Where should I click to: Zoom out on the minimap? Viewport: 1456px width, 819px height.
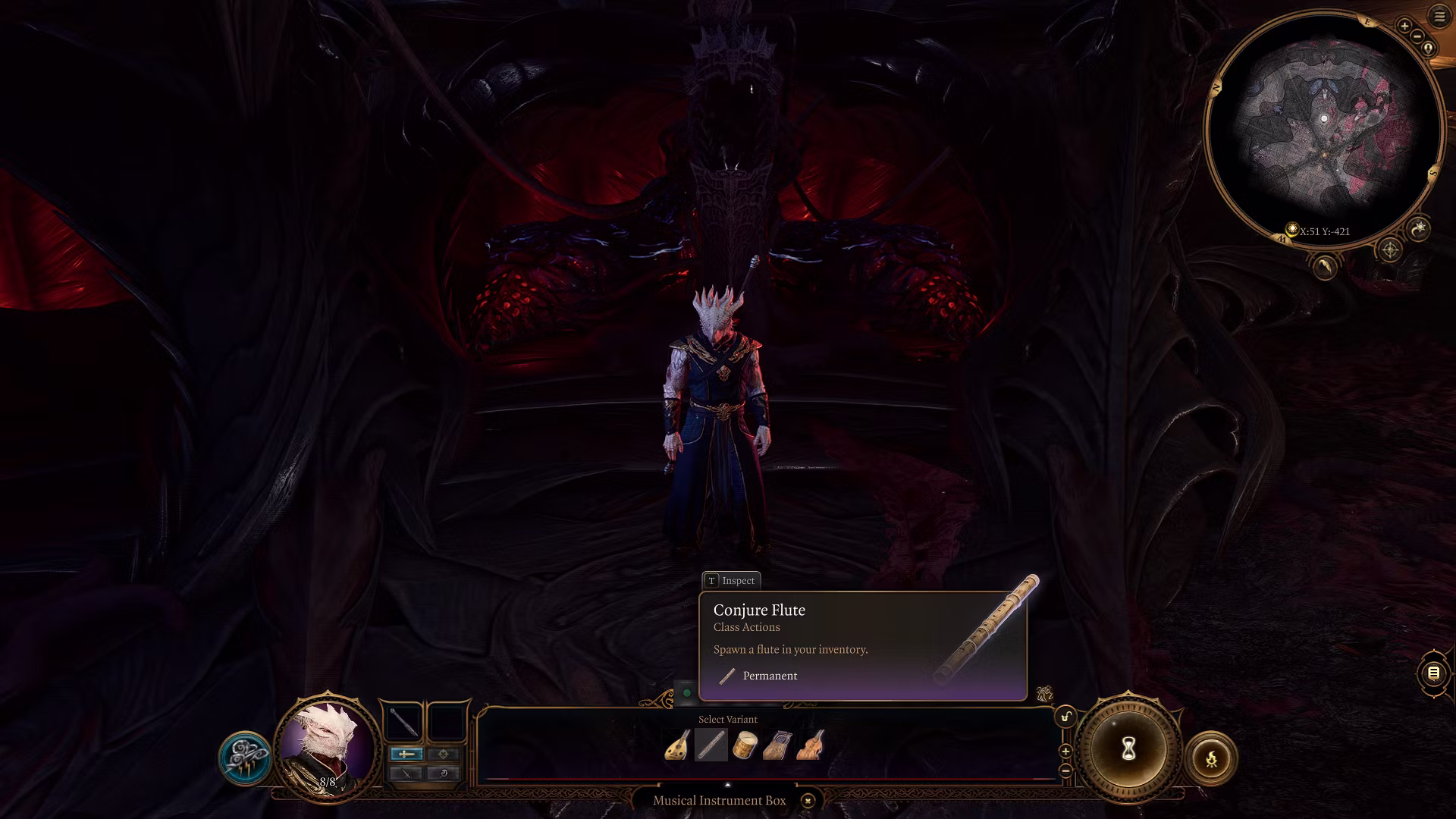1417,36
